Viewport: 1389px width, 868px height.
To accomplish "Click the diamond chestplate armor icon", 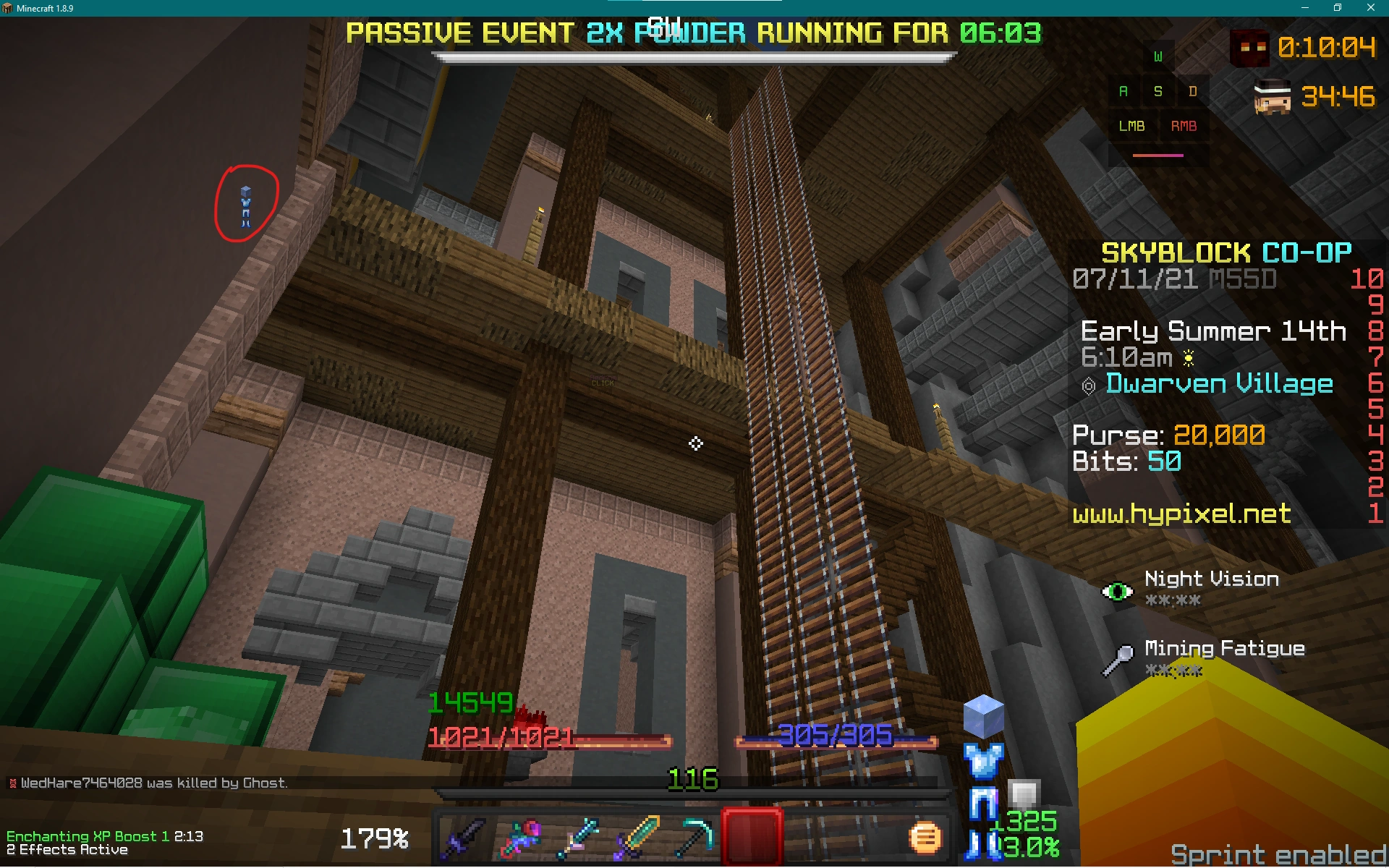I will coord(982,759).
